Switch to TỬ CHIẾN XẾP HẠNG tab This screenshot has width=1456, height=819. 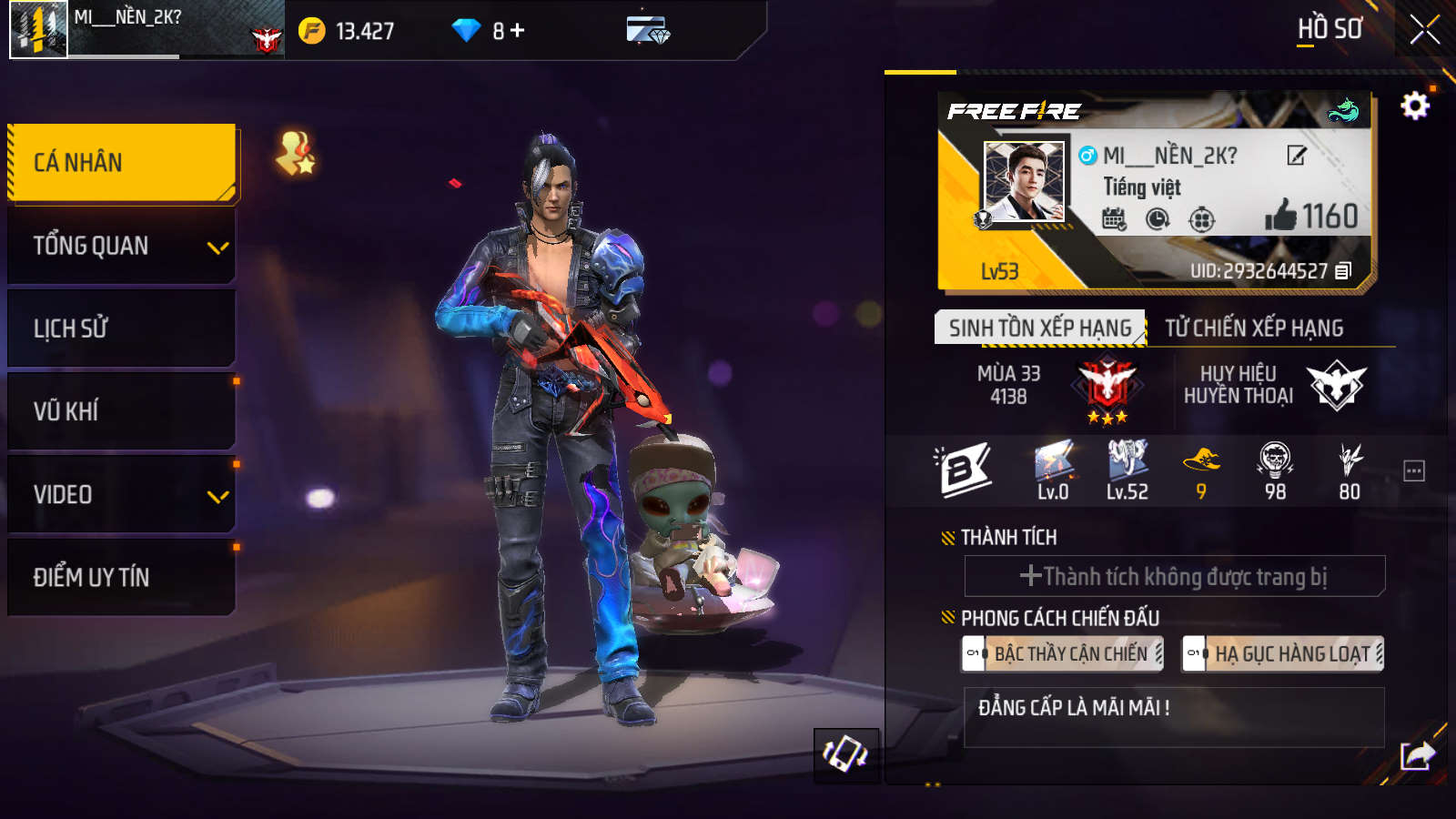coord(1254,328)
